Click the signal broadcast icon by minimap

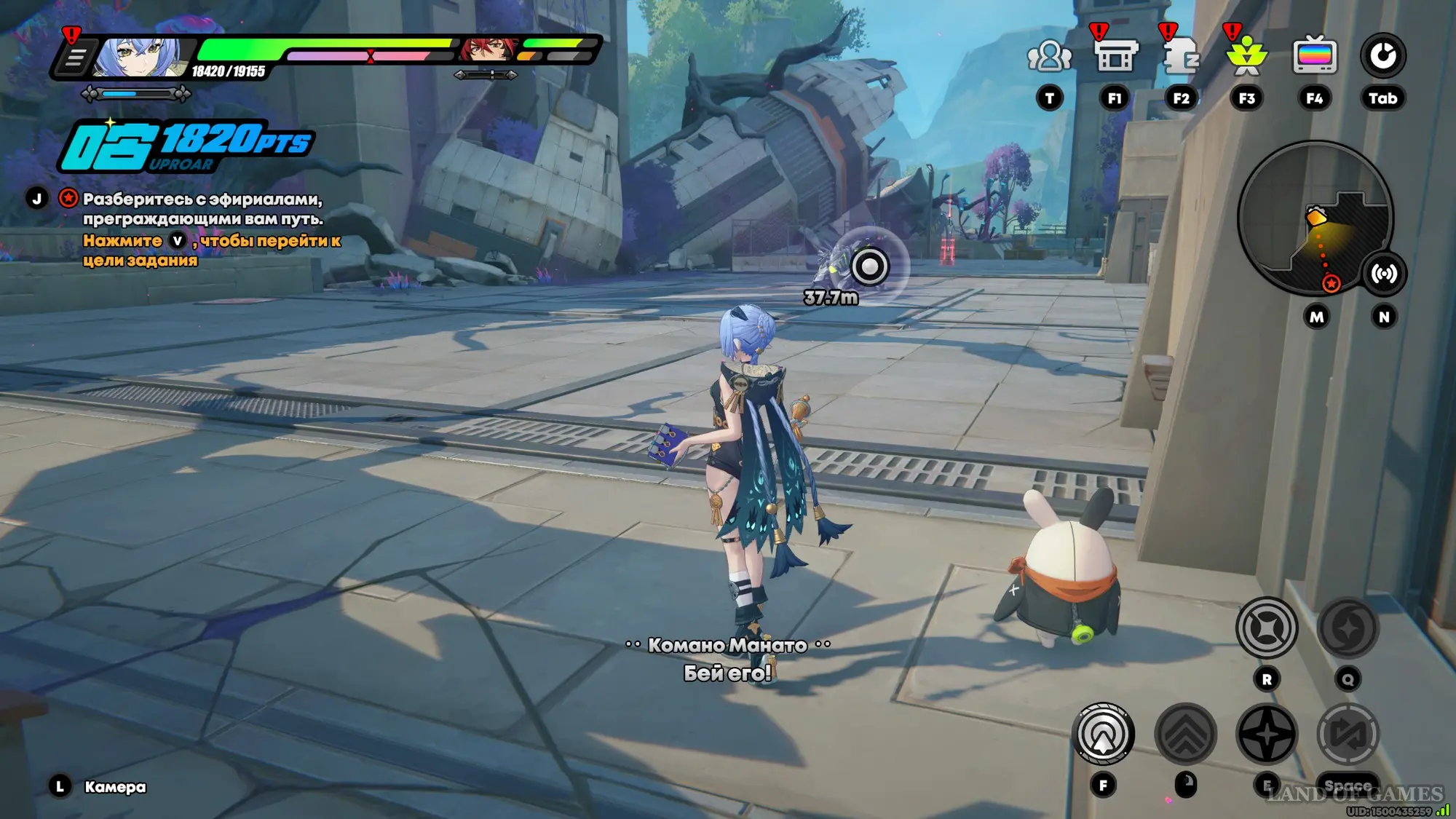coord(1384,274)
